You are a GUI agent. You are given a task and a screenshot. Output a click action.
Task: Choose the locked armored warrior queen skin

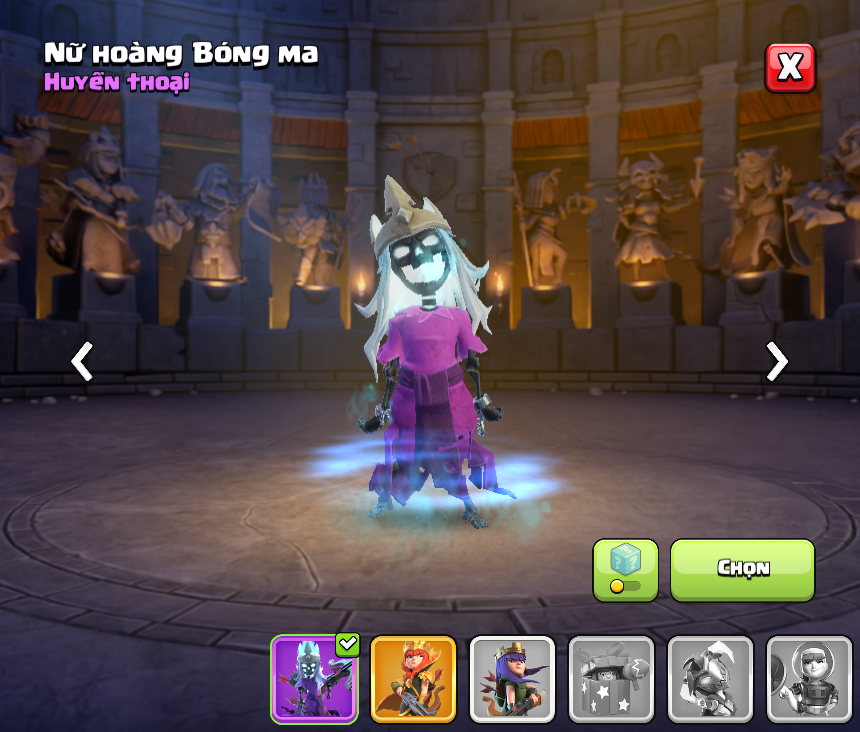click(x=710, y=679)
